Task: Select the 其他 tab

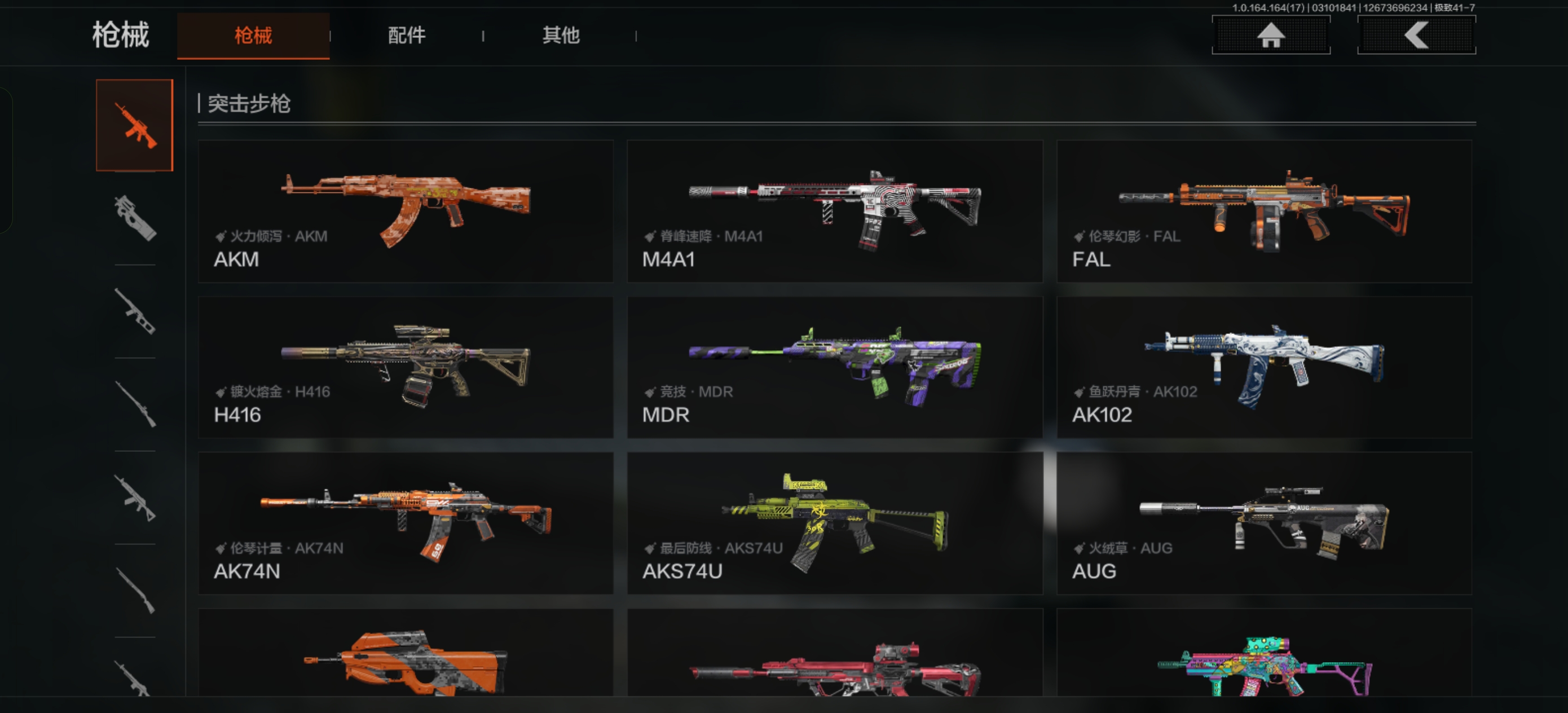Action: 561,36
